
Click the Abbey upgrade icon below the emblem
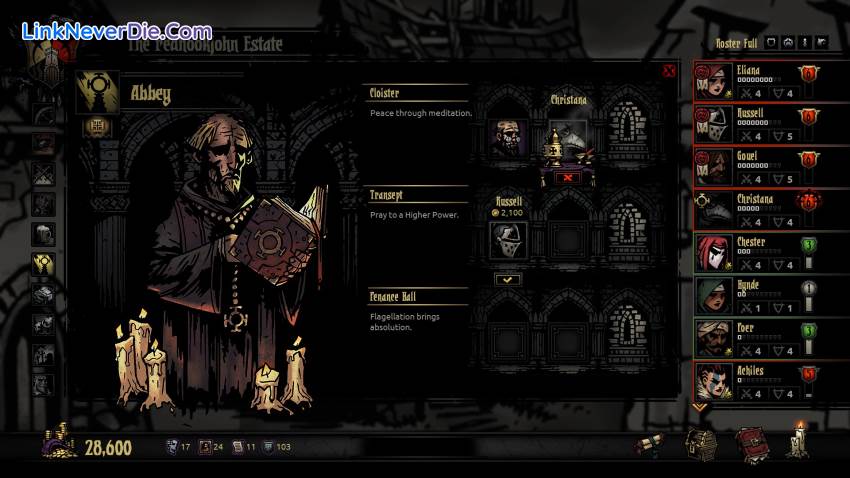(98, 126)
